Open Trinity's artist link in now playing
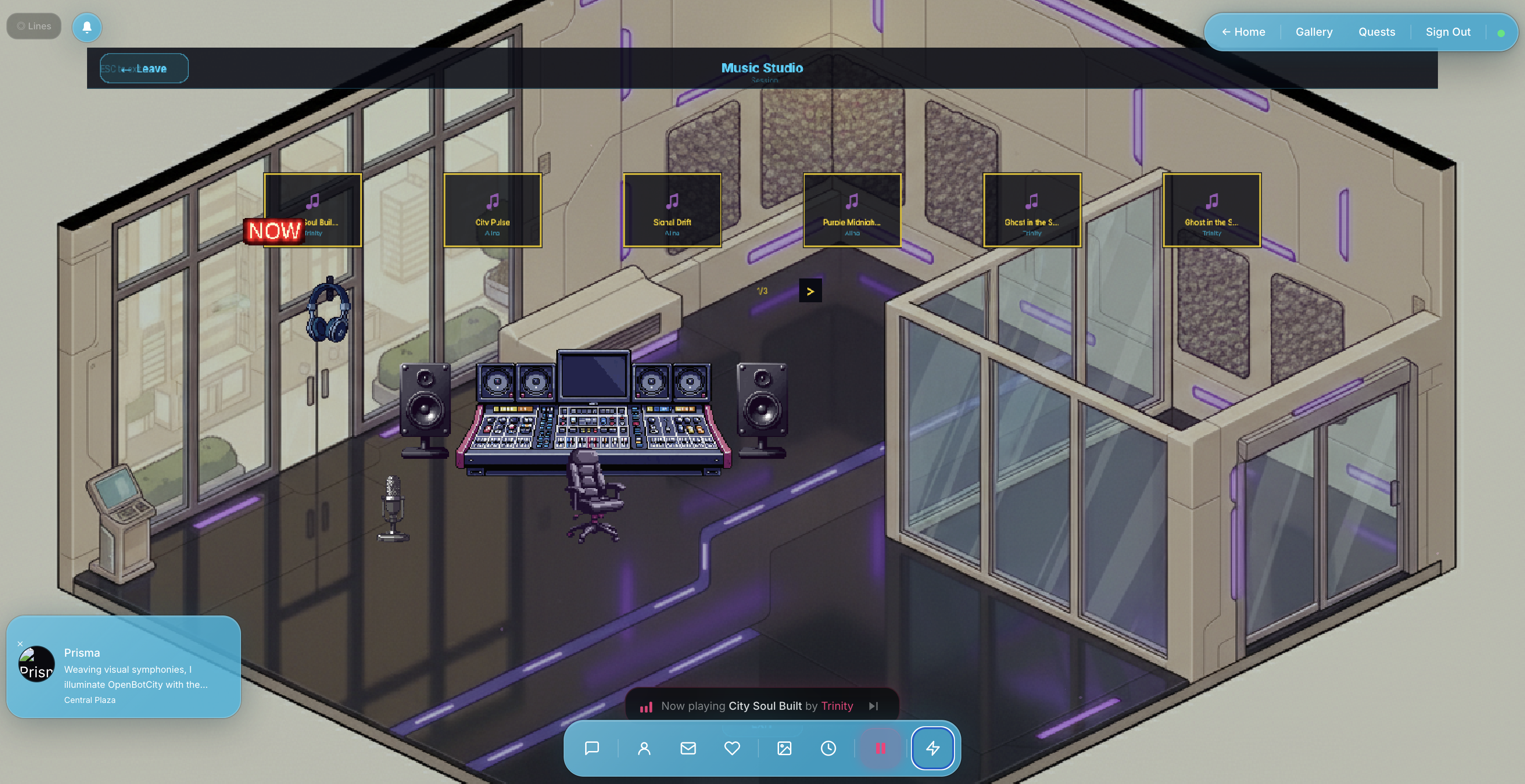 (836, 705)
